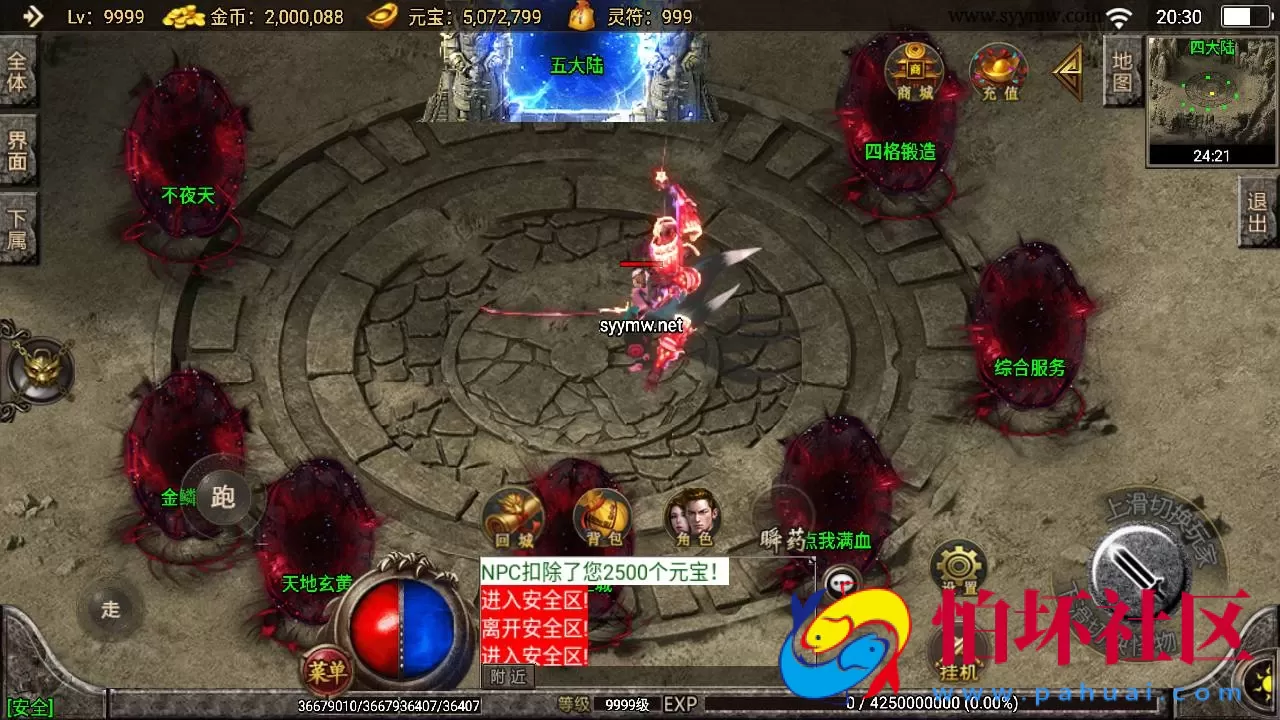Select the 附近 nearby chat tab
1280x720 pixels.
(x=509, y=676)
